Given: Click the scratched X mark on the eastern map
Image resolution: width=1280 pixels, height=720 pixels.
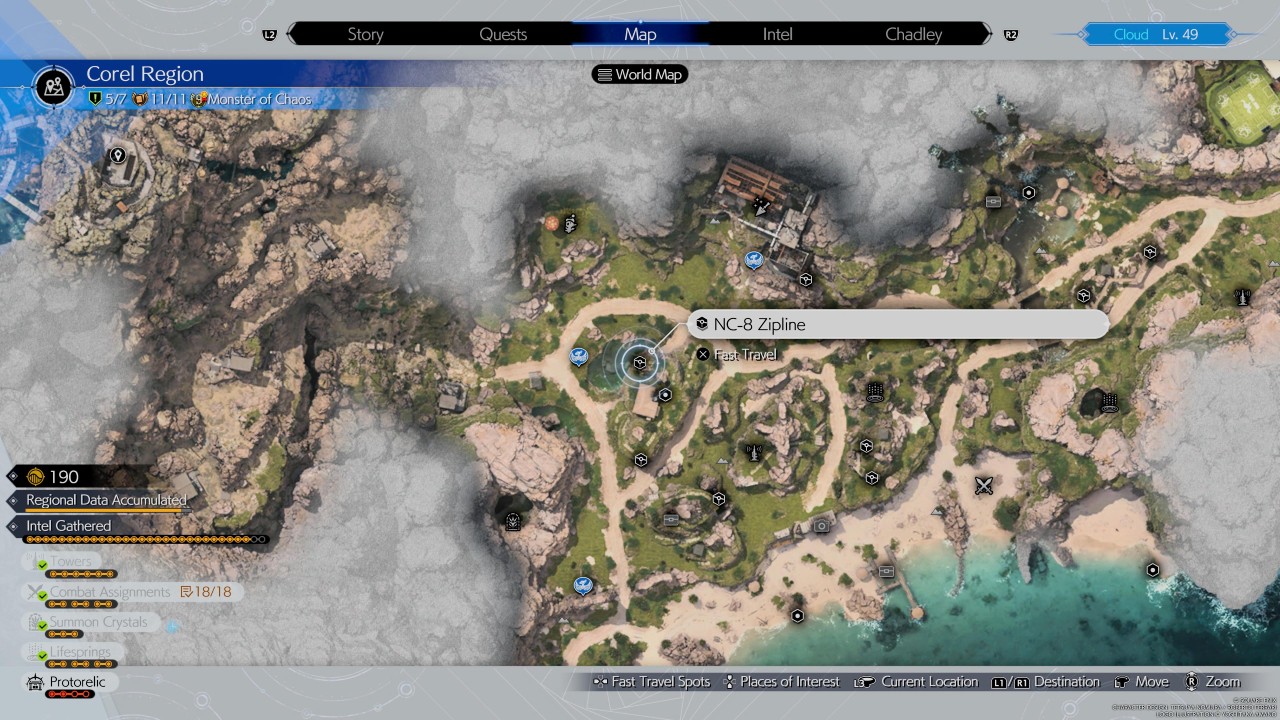Looking at the screenshot, I should click(x=983, y=486).
